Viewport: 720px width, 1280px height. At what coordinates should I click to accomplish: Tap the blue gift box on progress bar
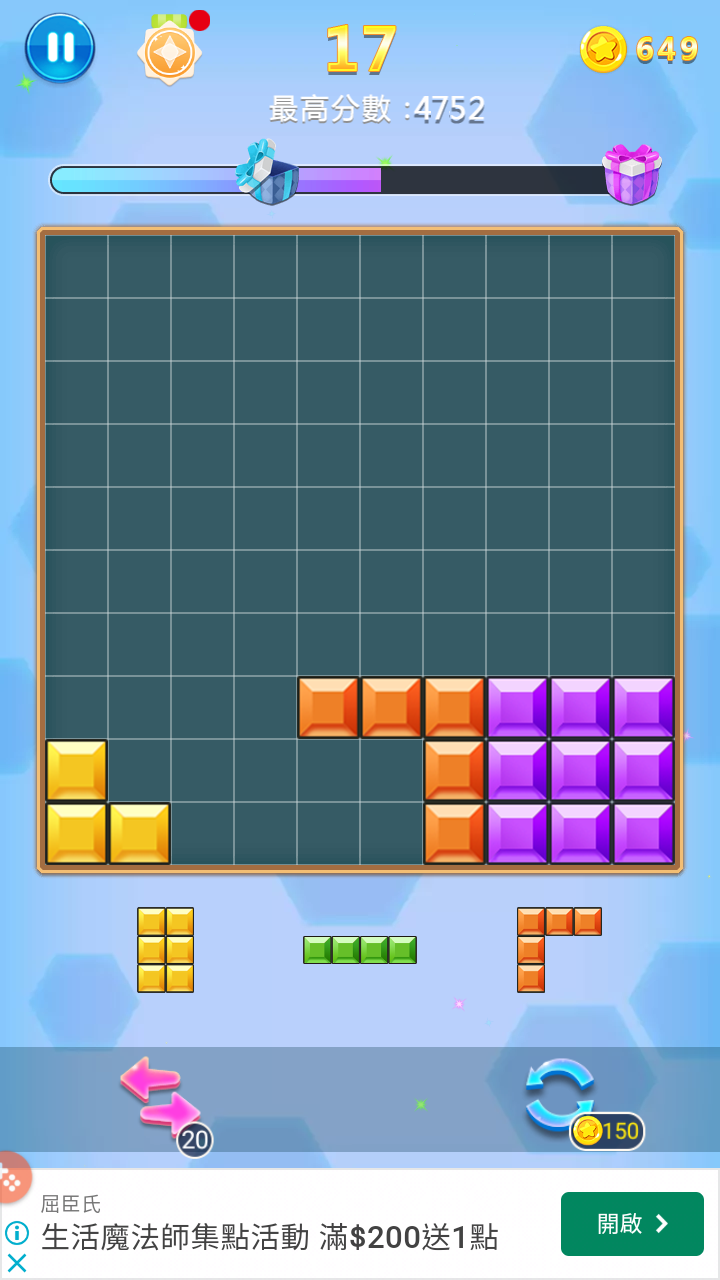tap(268, 174)
